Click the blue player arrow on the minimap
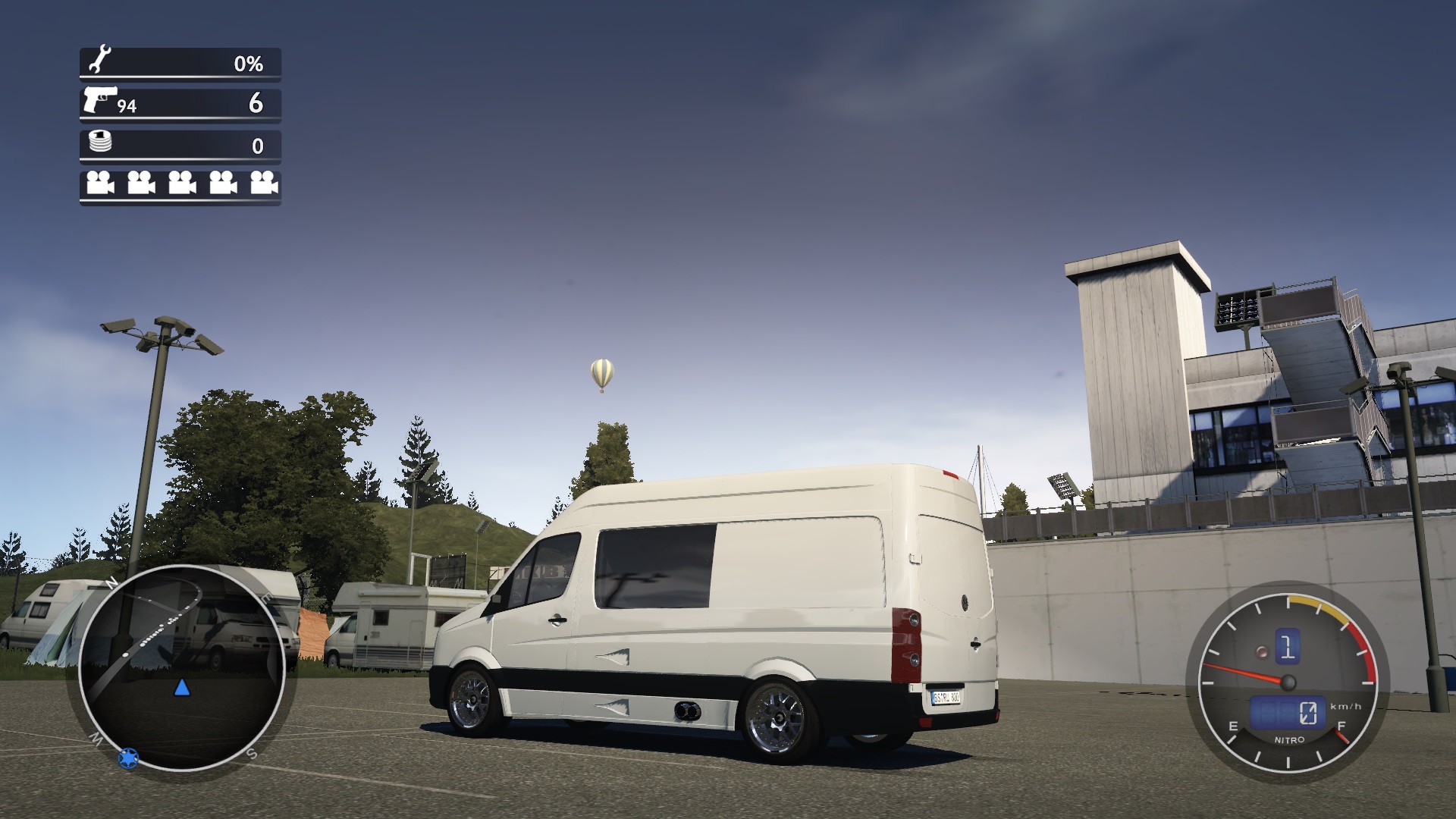This screenshot has width=1456, height=819. pos(182,688)
